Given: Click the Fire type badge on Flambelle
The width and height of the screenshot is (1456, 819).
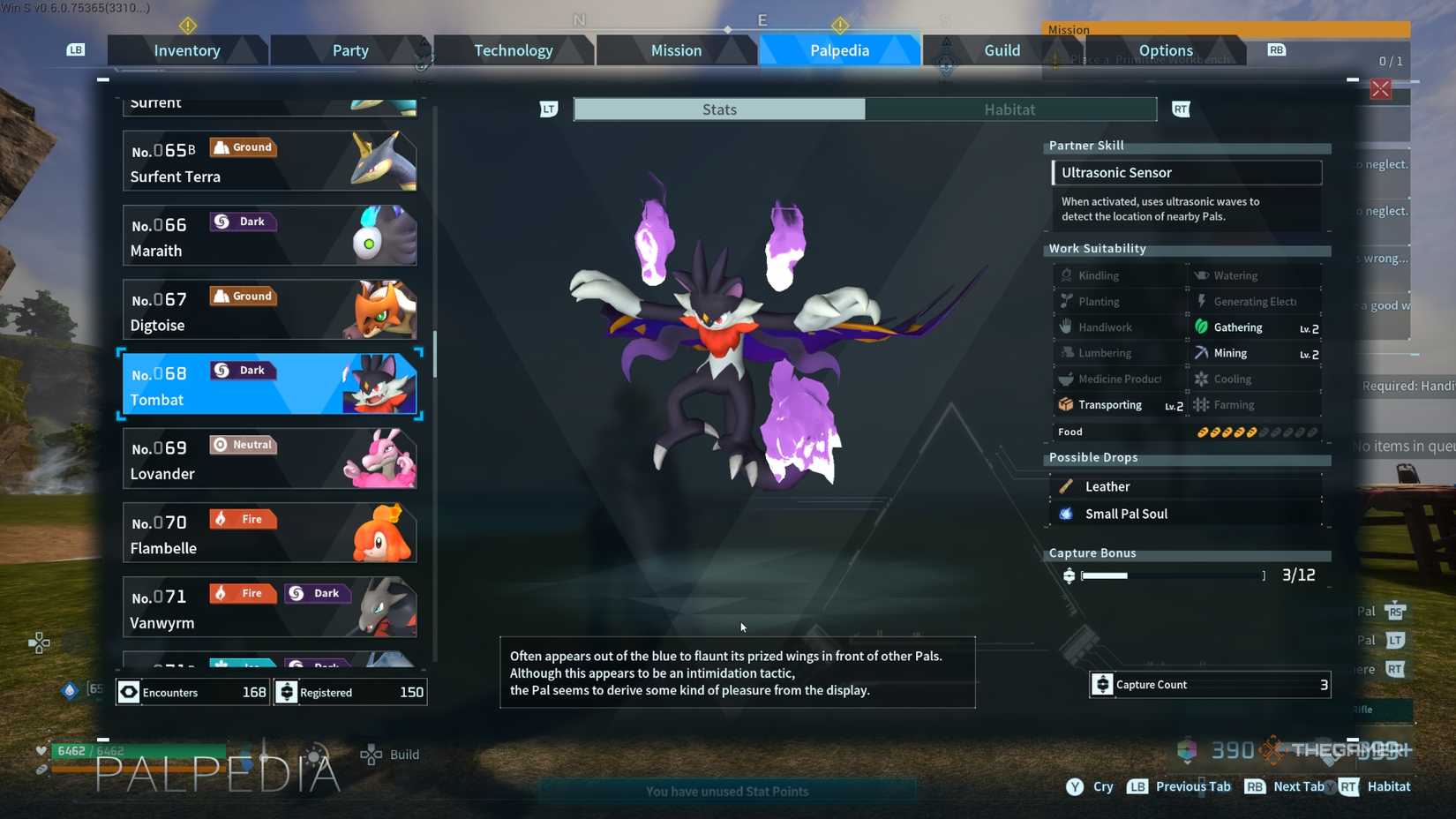Looking at the screenshot, I should point(242,518).
